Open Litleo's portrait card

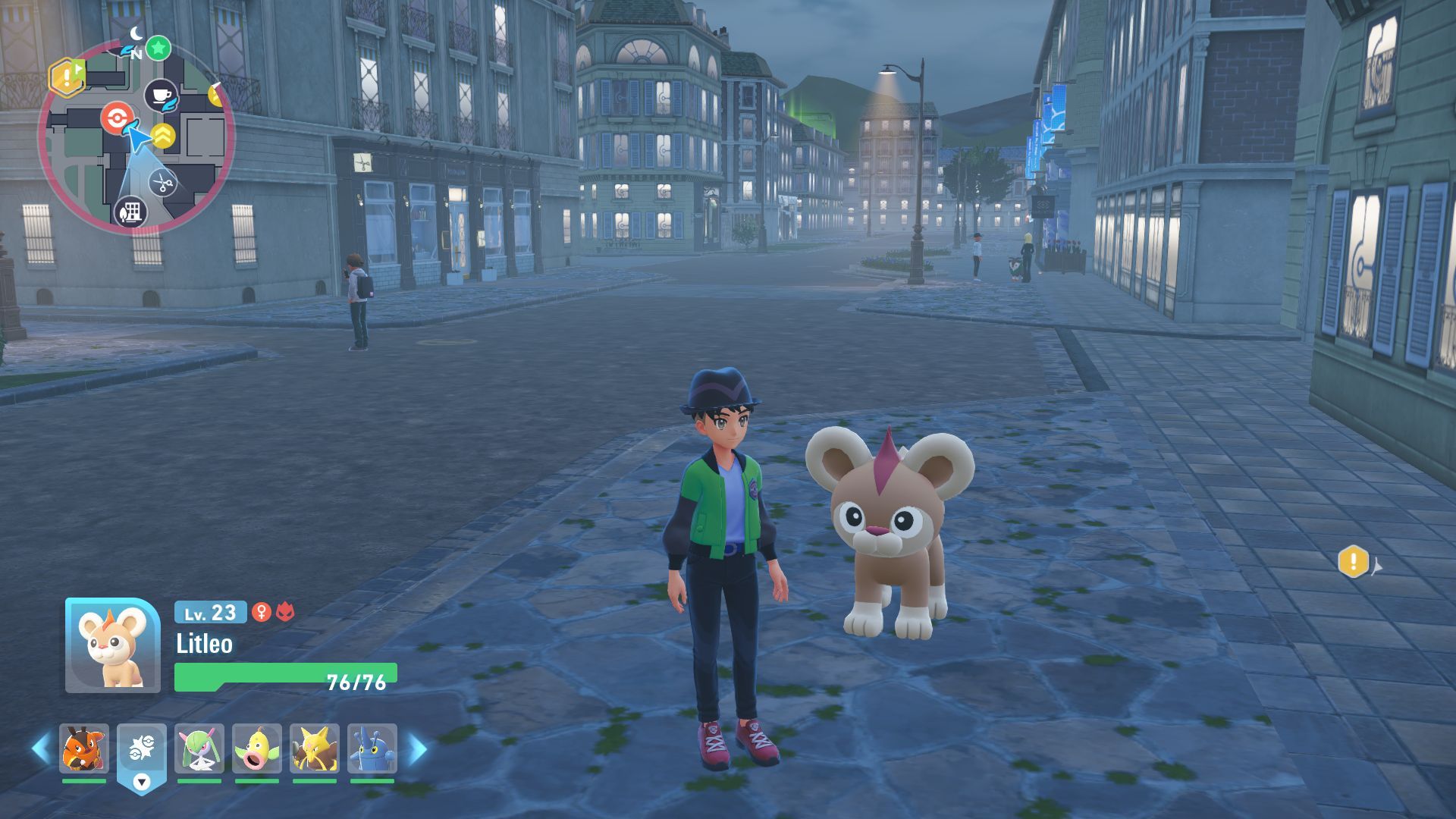[112, 645]
